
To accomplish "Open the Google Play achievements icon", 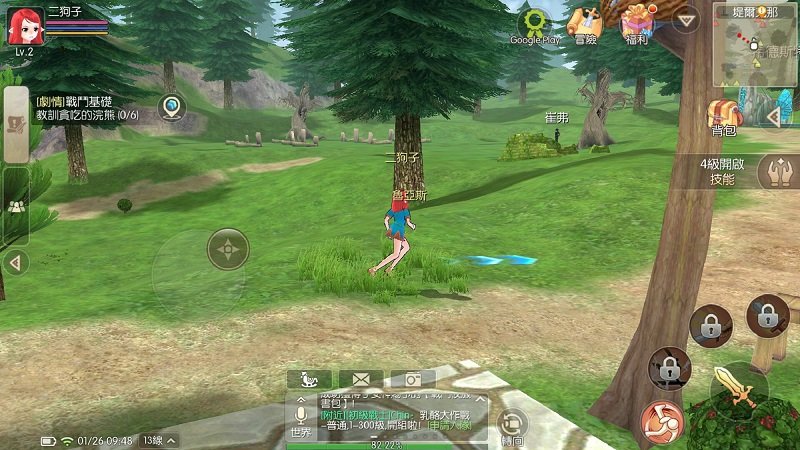I will 535,24.
